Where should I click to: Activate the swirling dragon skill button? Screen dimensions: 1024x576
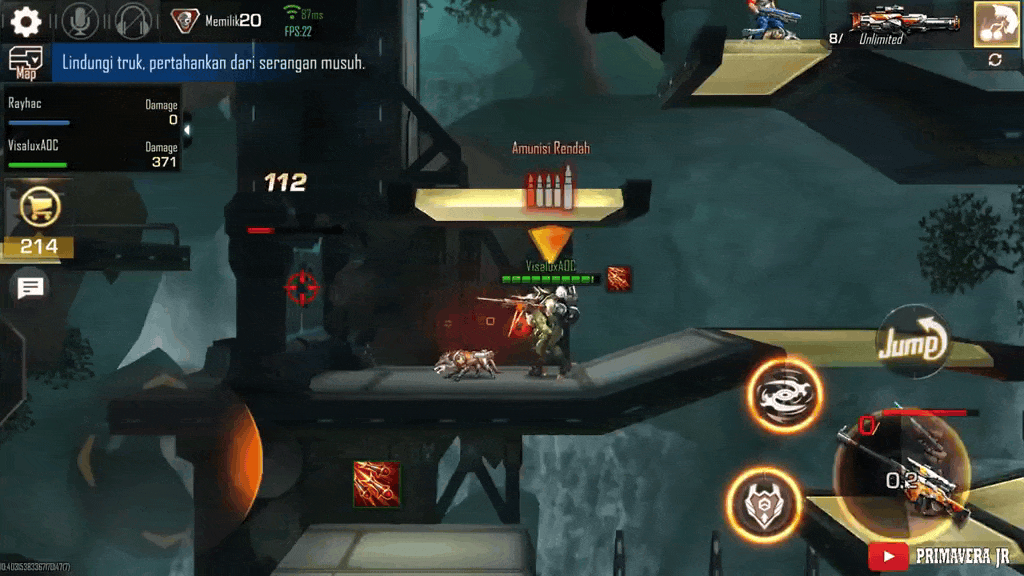click(783, 395)
